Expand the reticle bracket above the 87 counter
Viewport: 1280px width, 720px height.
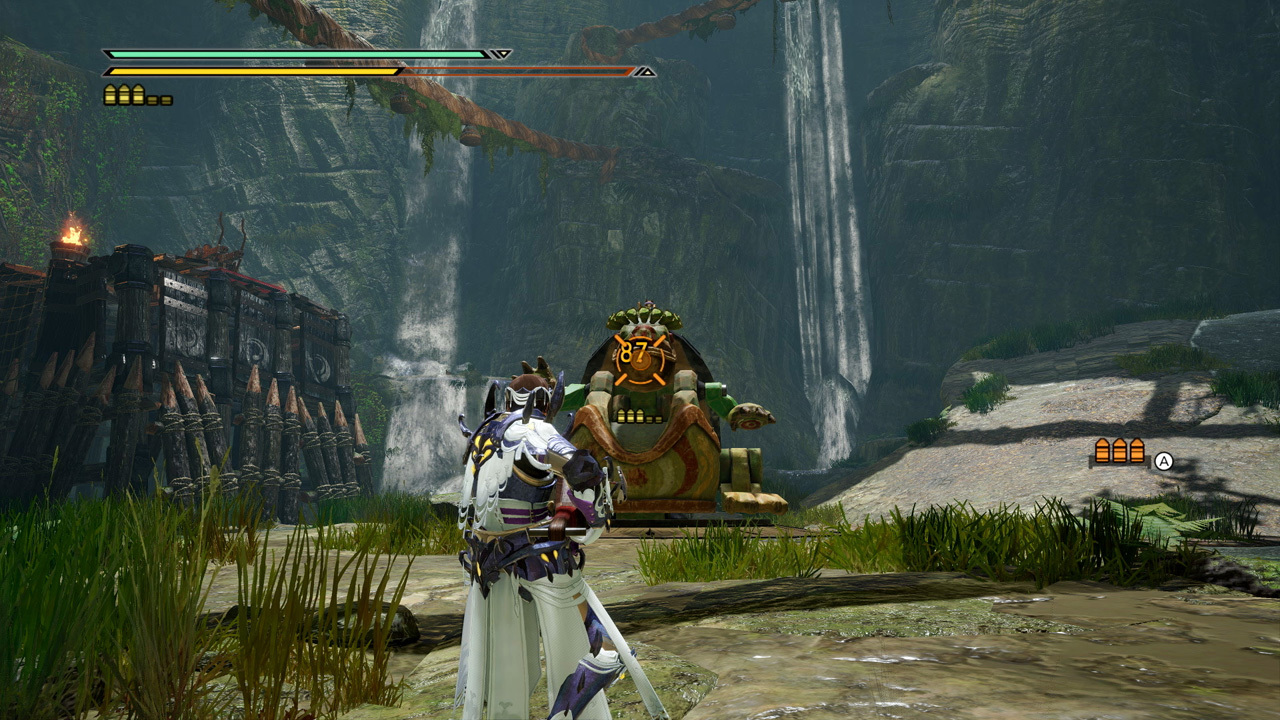[638, 338]
